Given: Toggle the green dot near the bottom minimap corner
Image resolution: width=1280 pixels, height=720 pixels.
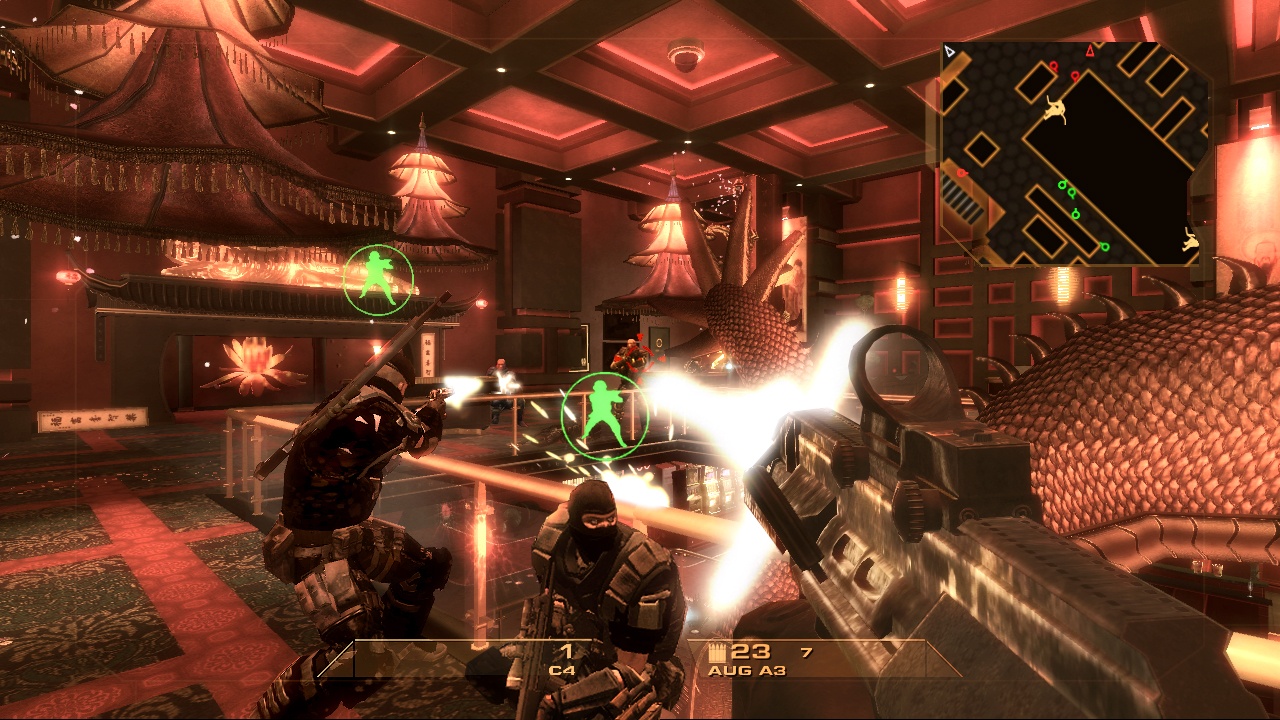Looking at the screenshot, I should (x=1103, y=248).
